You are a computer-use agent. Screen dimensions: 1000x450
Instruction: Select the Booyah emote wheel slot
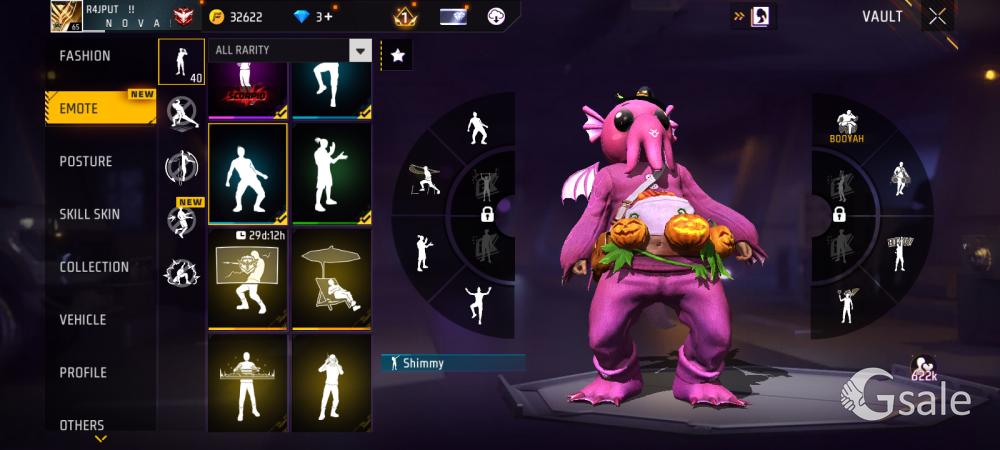(x=848, y=124)
